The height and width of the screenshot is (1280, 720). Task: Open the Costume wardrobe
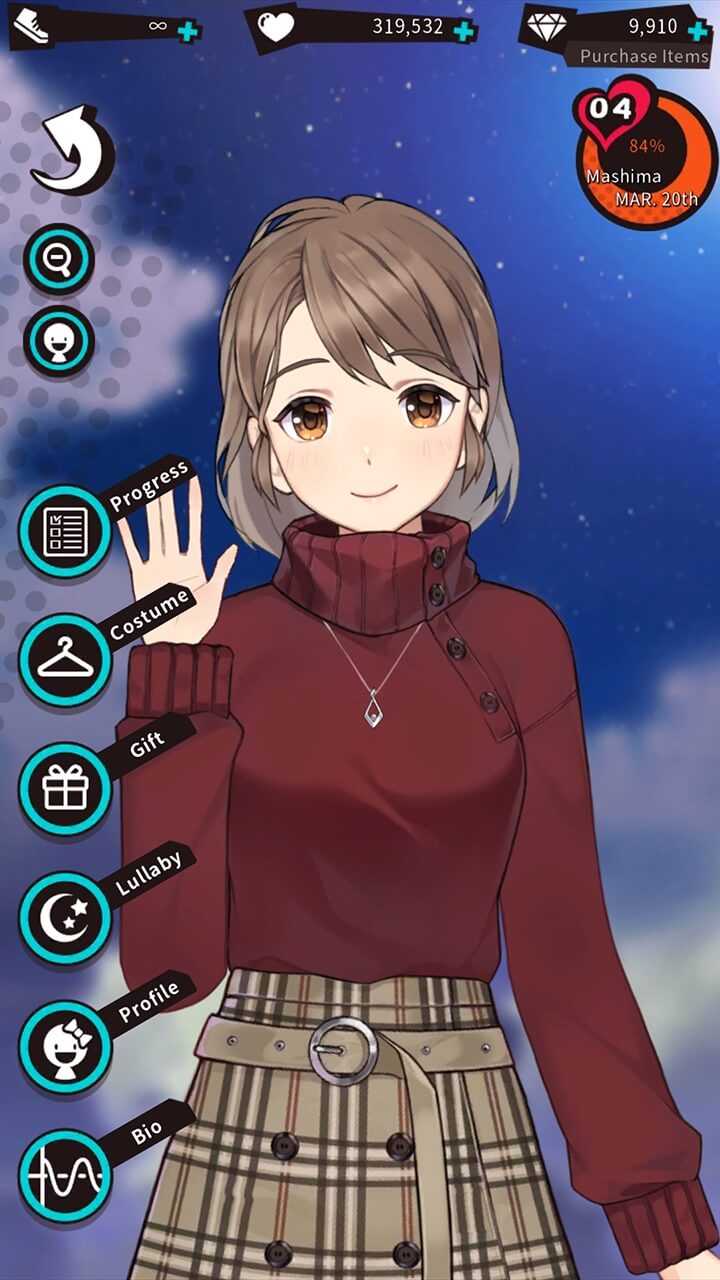click(x=65, y=660)
